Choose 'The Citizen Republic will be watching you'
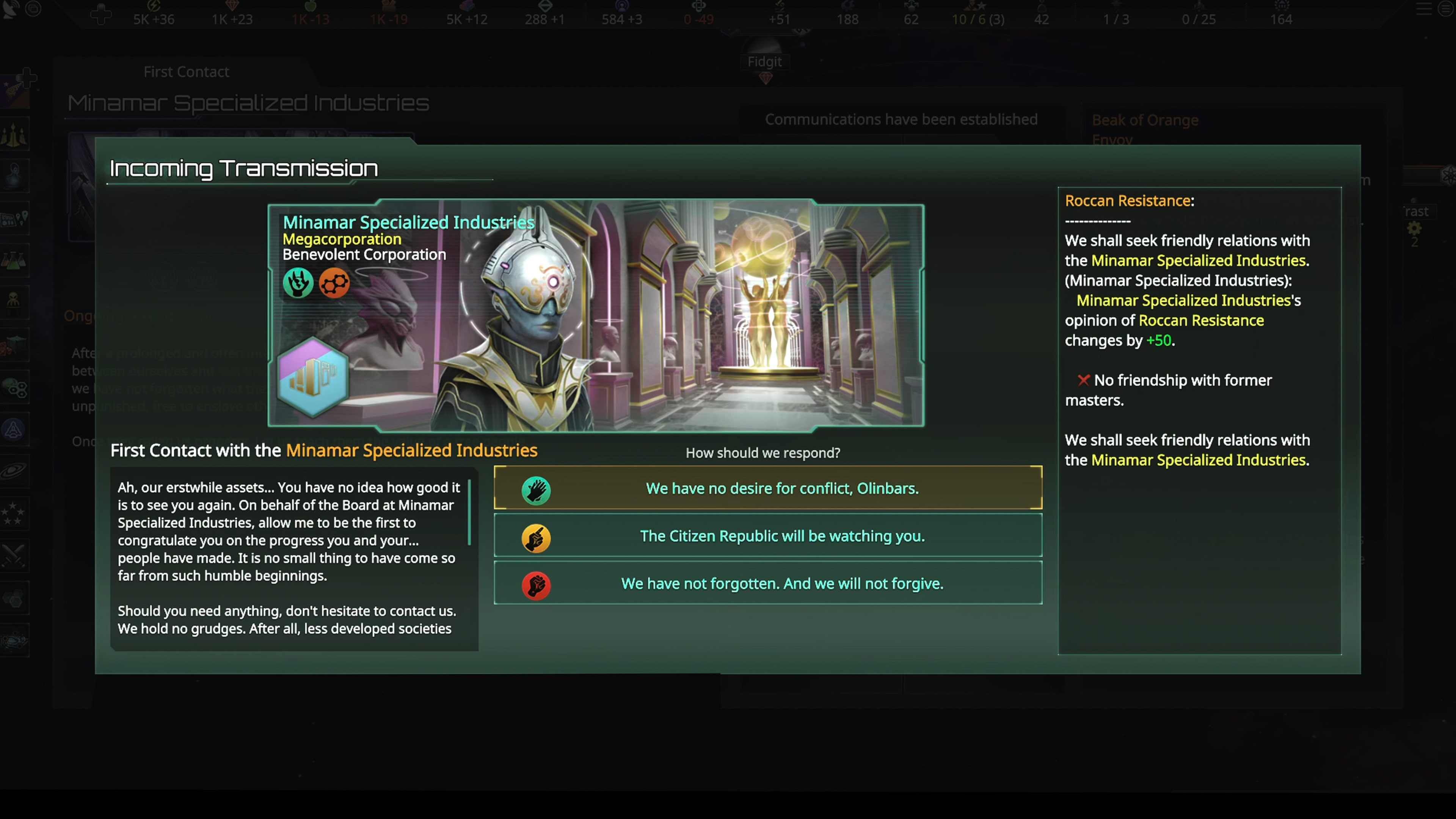Image resolution: width=1456 pixels, height=819 pixels. pyautogui.click(x=767, y=536)
